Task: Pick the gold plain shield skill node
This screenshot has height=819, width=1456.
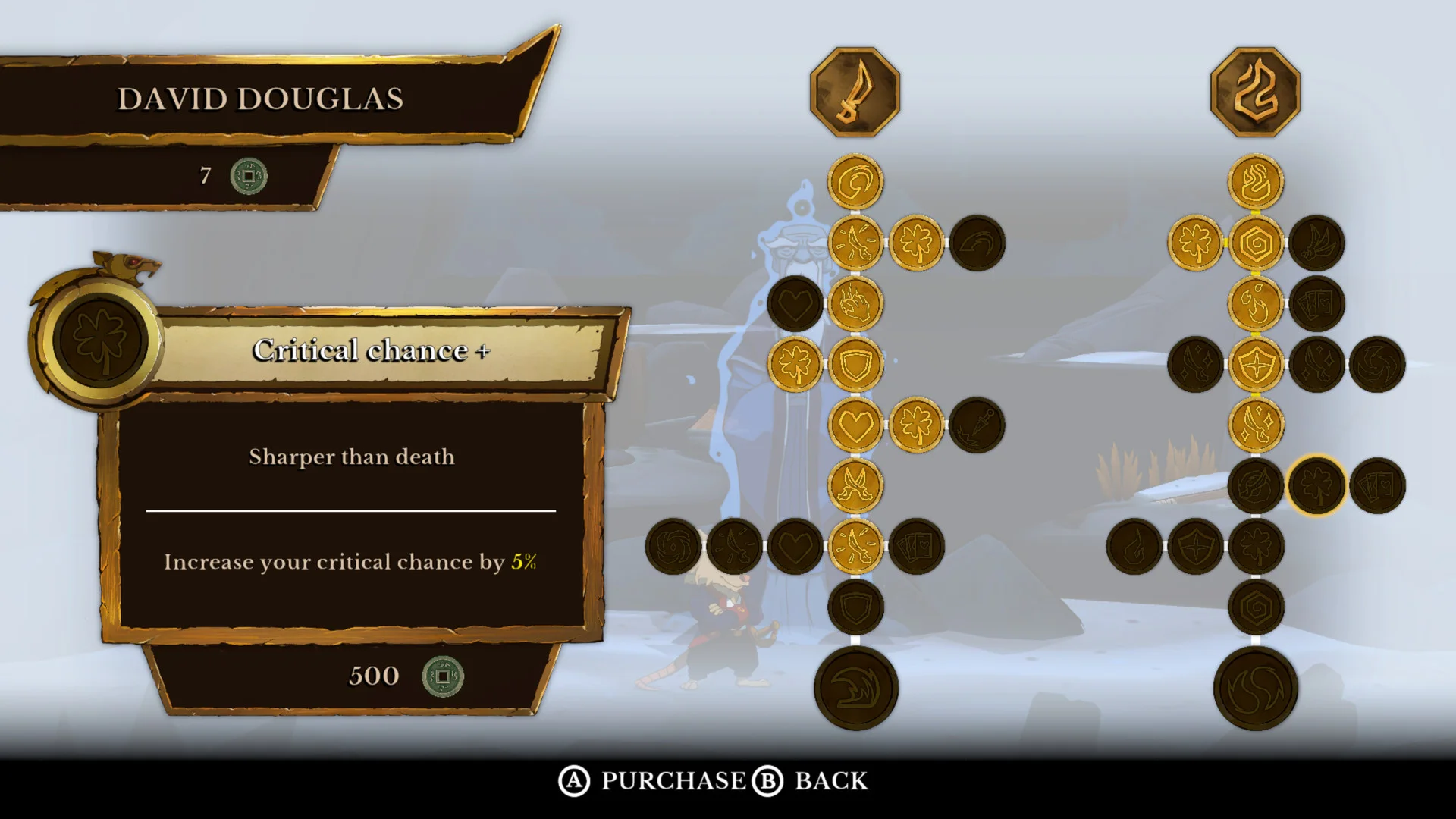Action: tap(855, 364)
